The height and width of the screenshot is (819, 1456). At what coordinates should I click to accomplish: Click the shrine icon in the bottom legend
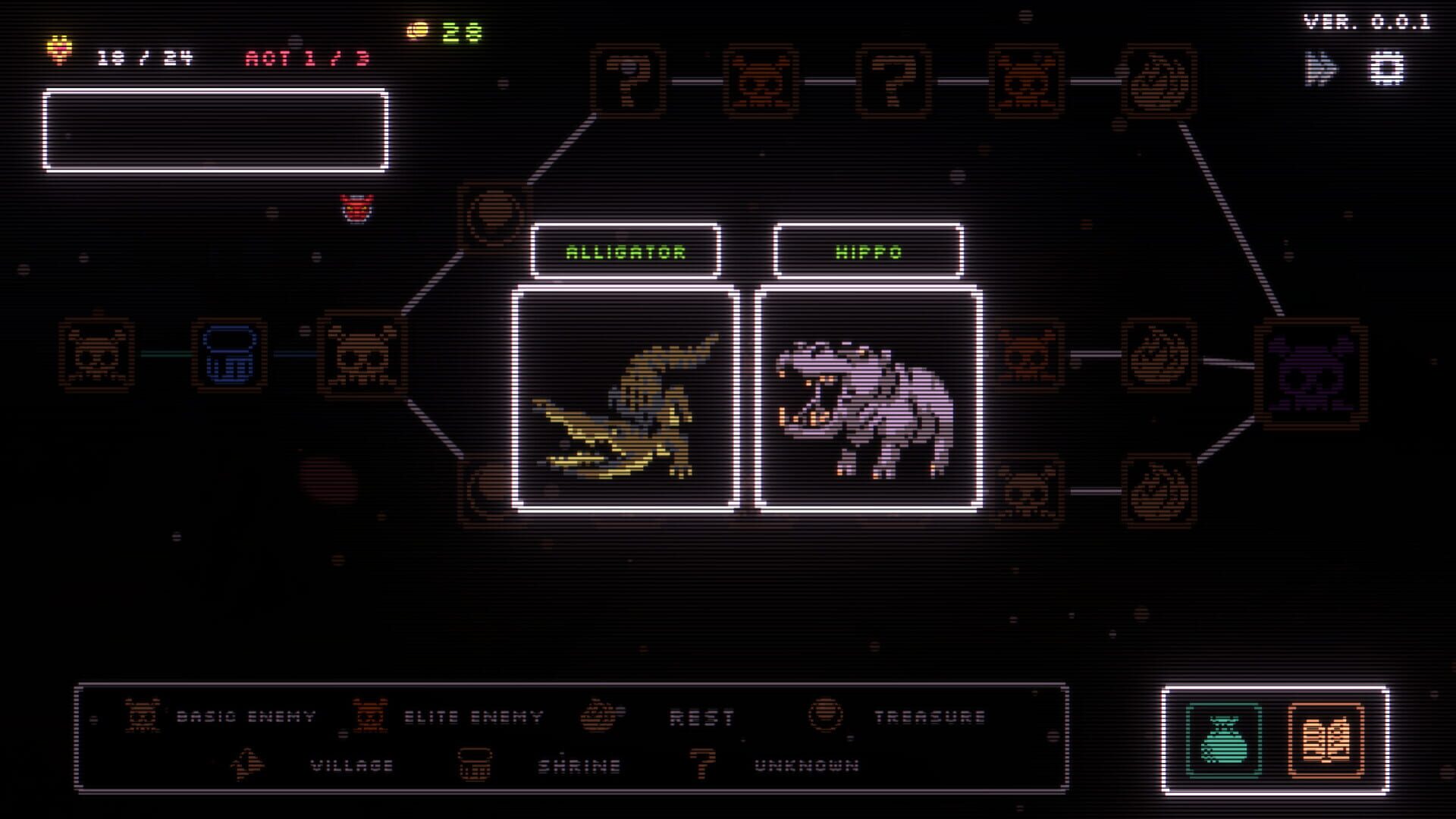[x=474, y=765]
